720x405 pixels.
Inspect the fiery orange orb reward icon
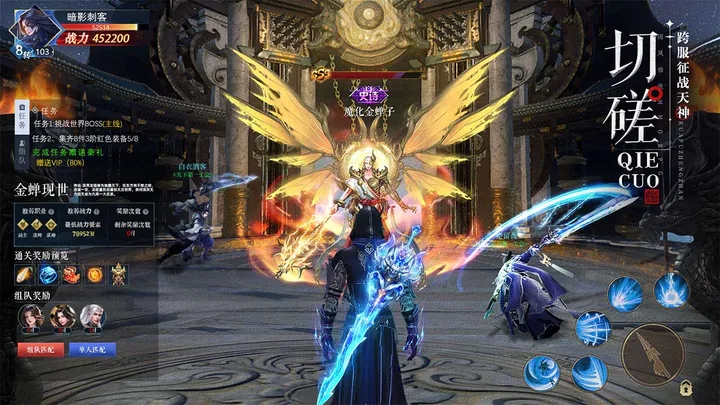point(95,274)
